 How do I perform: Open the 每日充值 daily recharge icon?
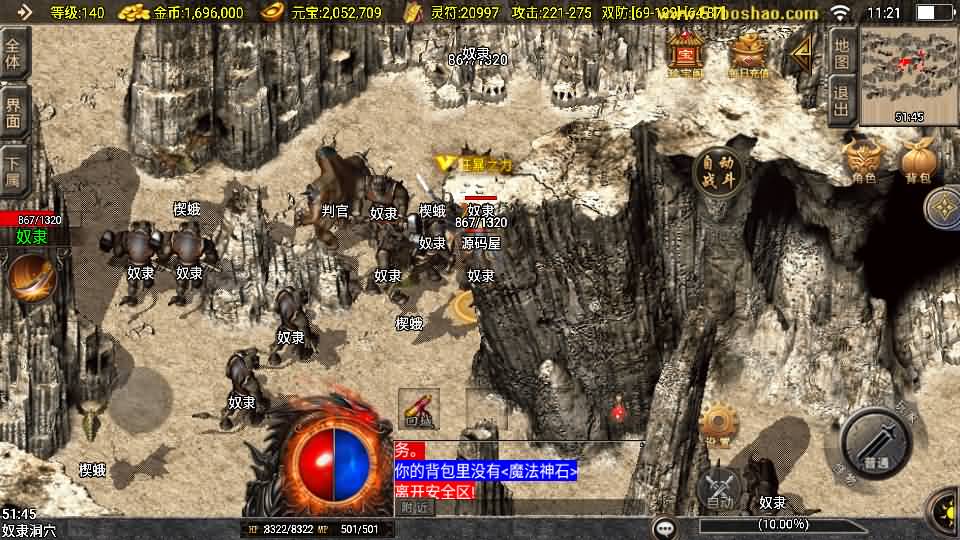click(748, 53)
